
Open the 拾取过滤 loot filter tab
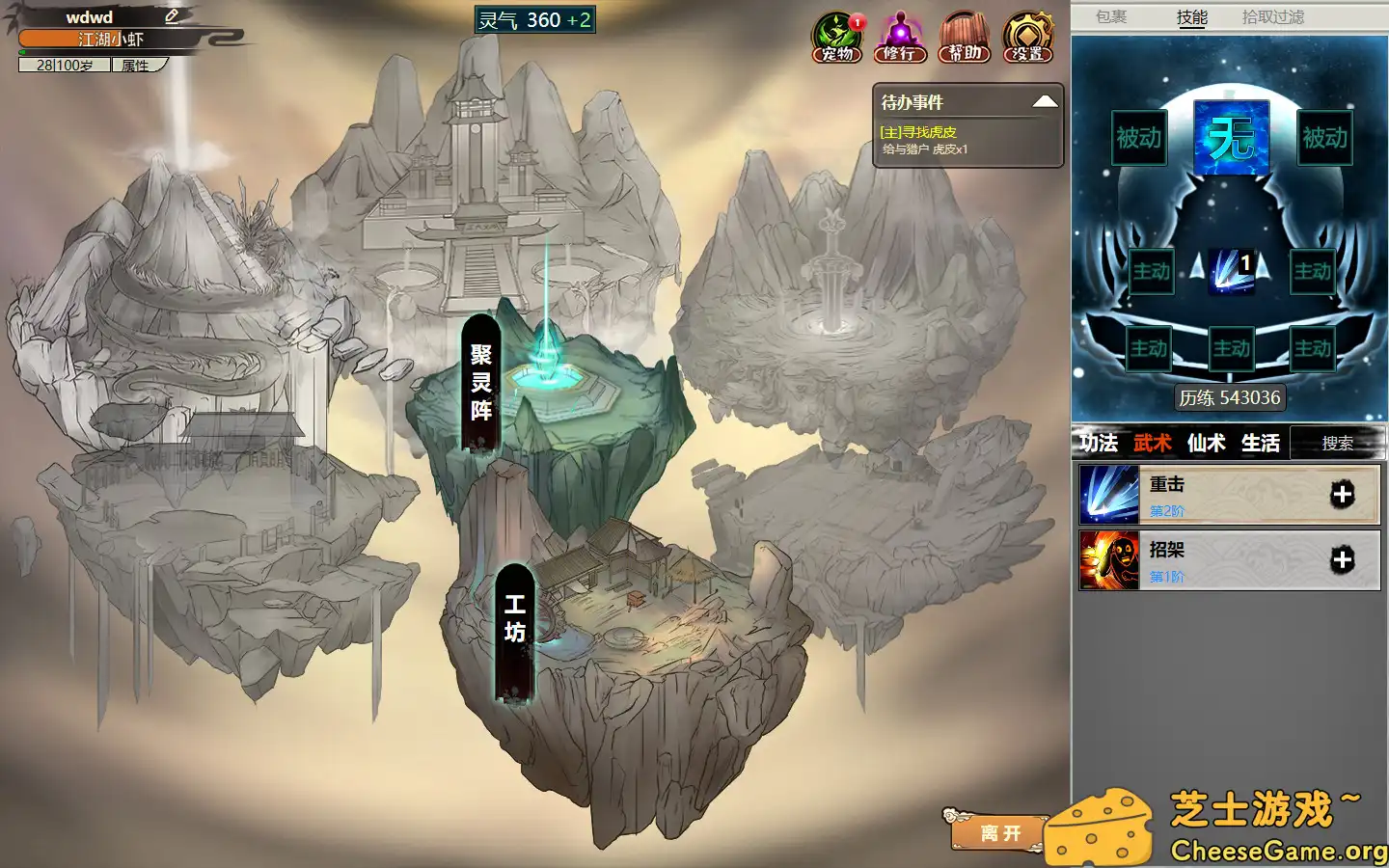click(x=1272, y=16)
